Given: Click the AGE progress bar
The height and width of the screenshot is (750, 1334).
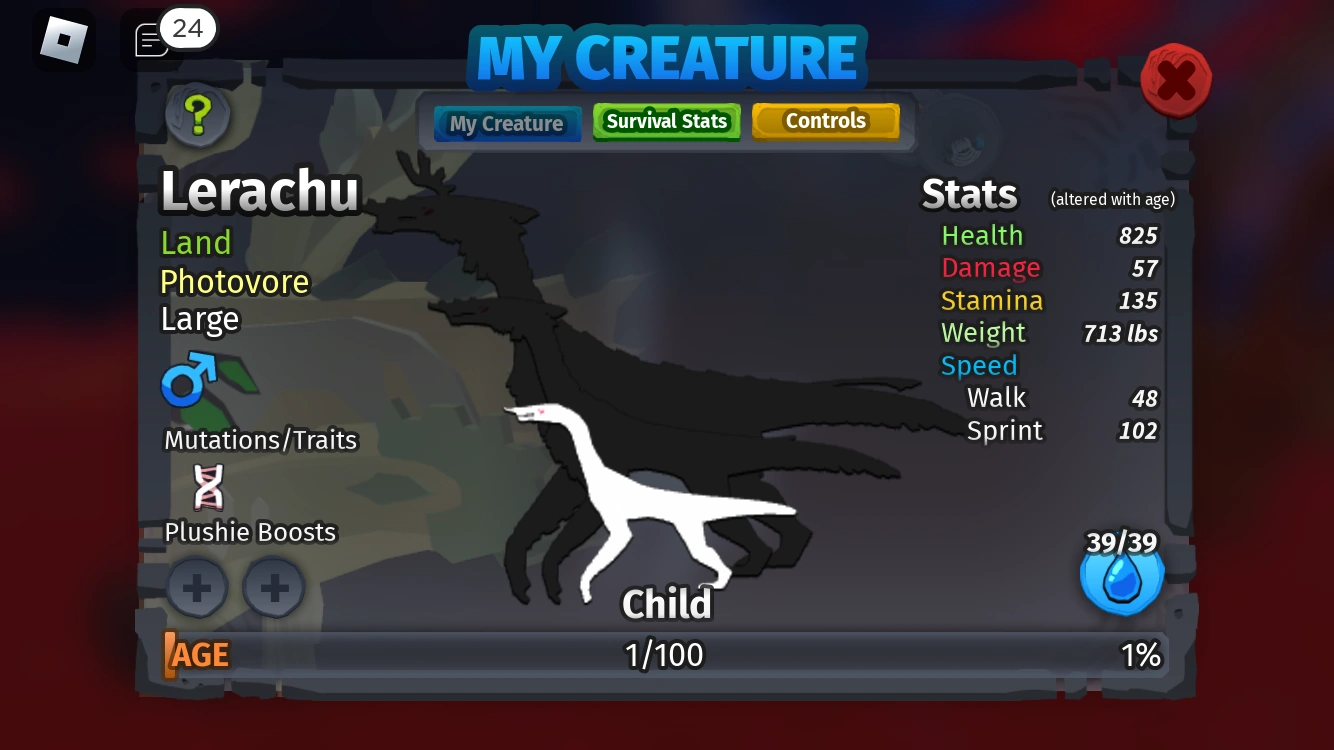Looking at the screenshot, I should coord(665,655).
